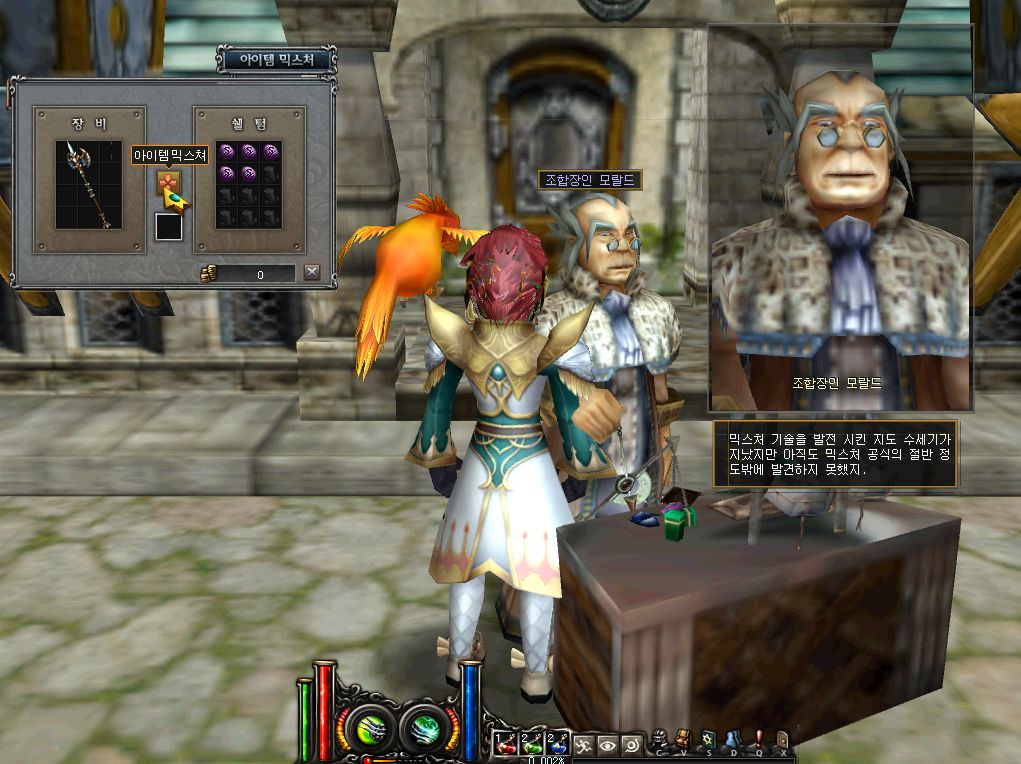Toggle the running figure button
This screenshot has width=1021, height=764.
click(584, 744)
